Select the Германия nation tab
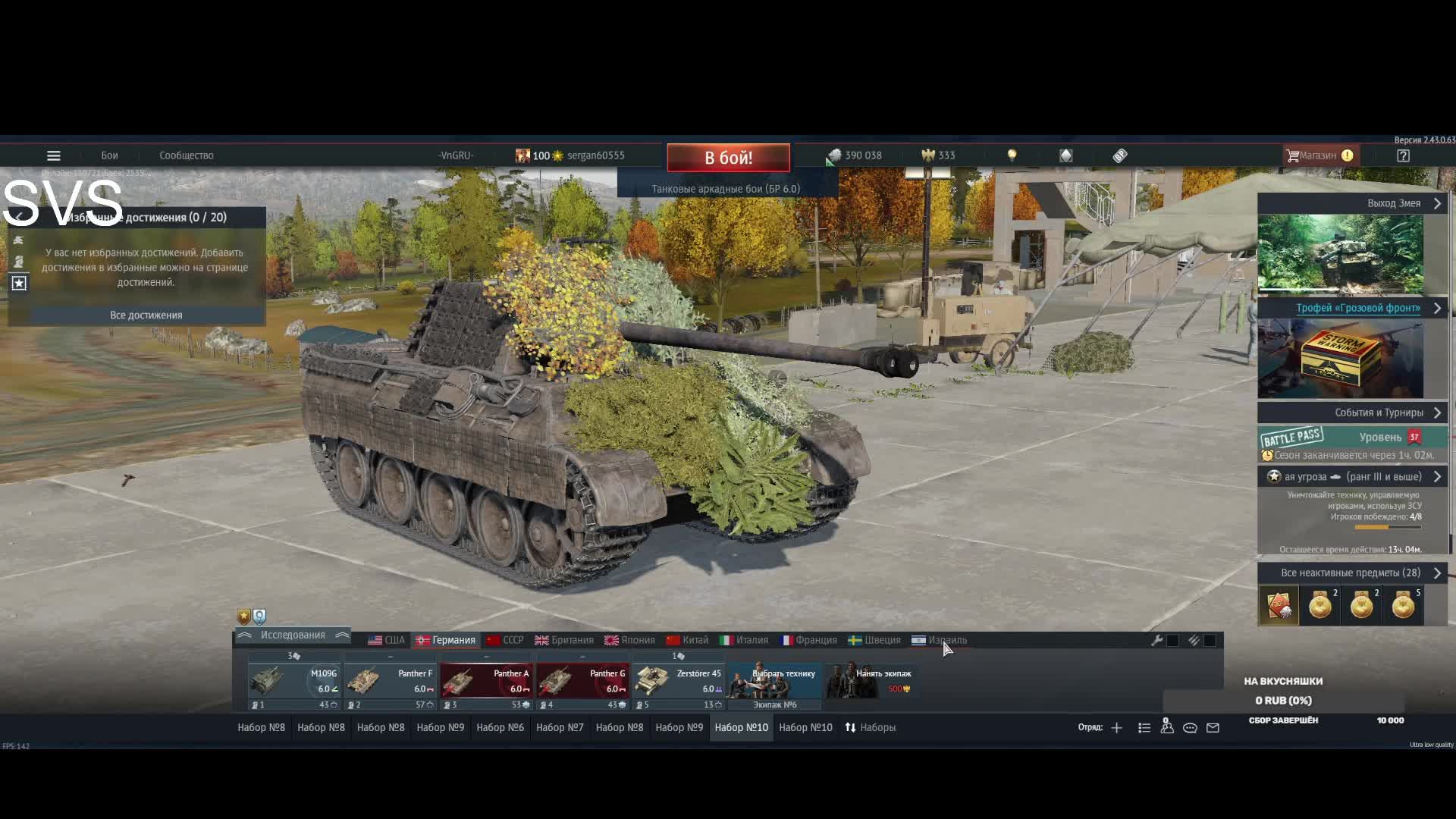 pos(446,640)
